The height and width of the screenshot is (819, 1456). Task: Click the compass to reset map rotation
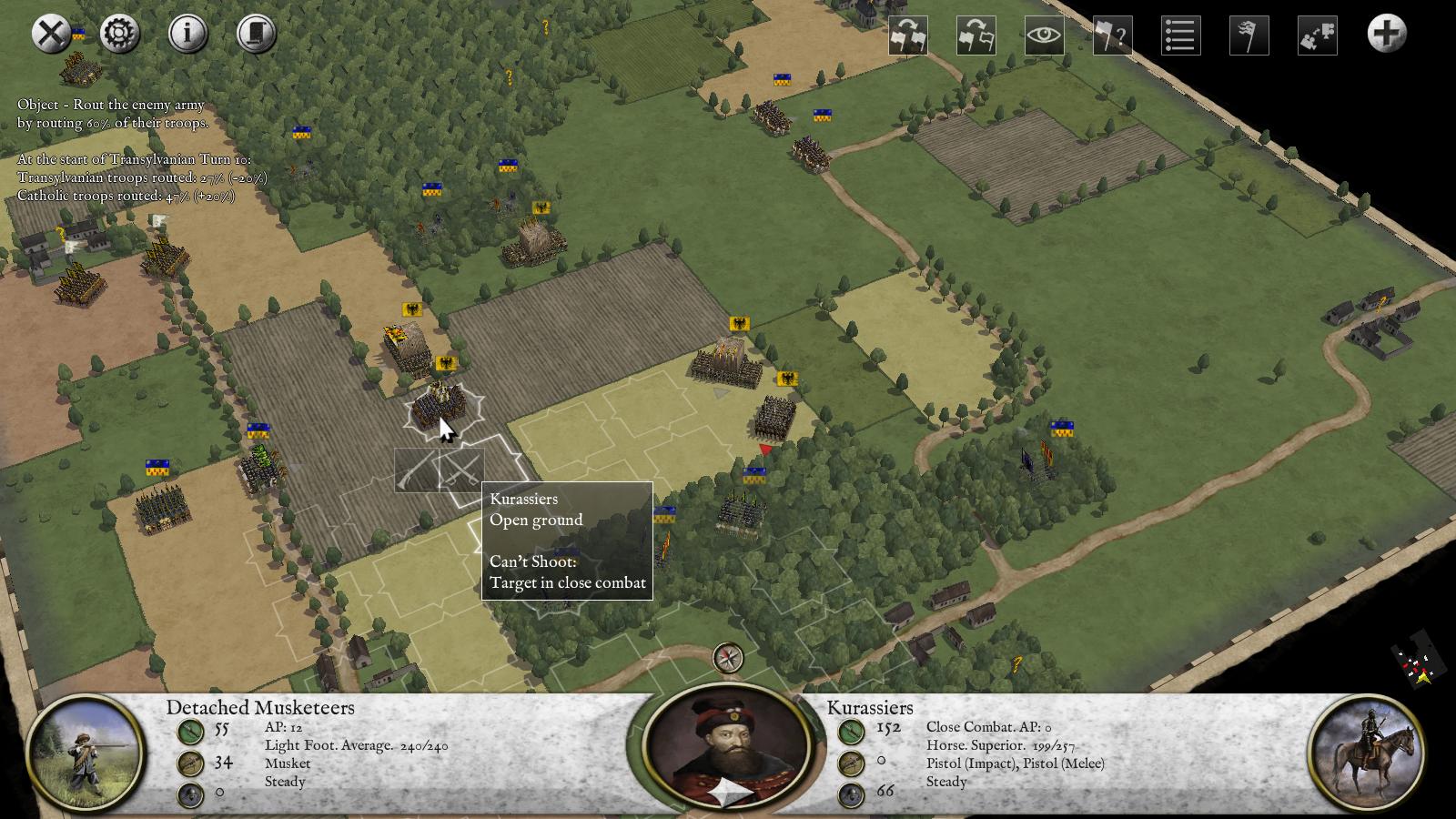728,657
